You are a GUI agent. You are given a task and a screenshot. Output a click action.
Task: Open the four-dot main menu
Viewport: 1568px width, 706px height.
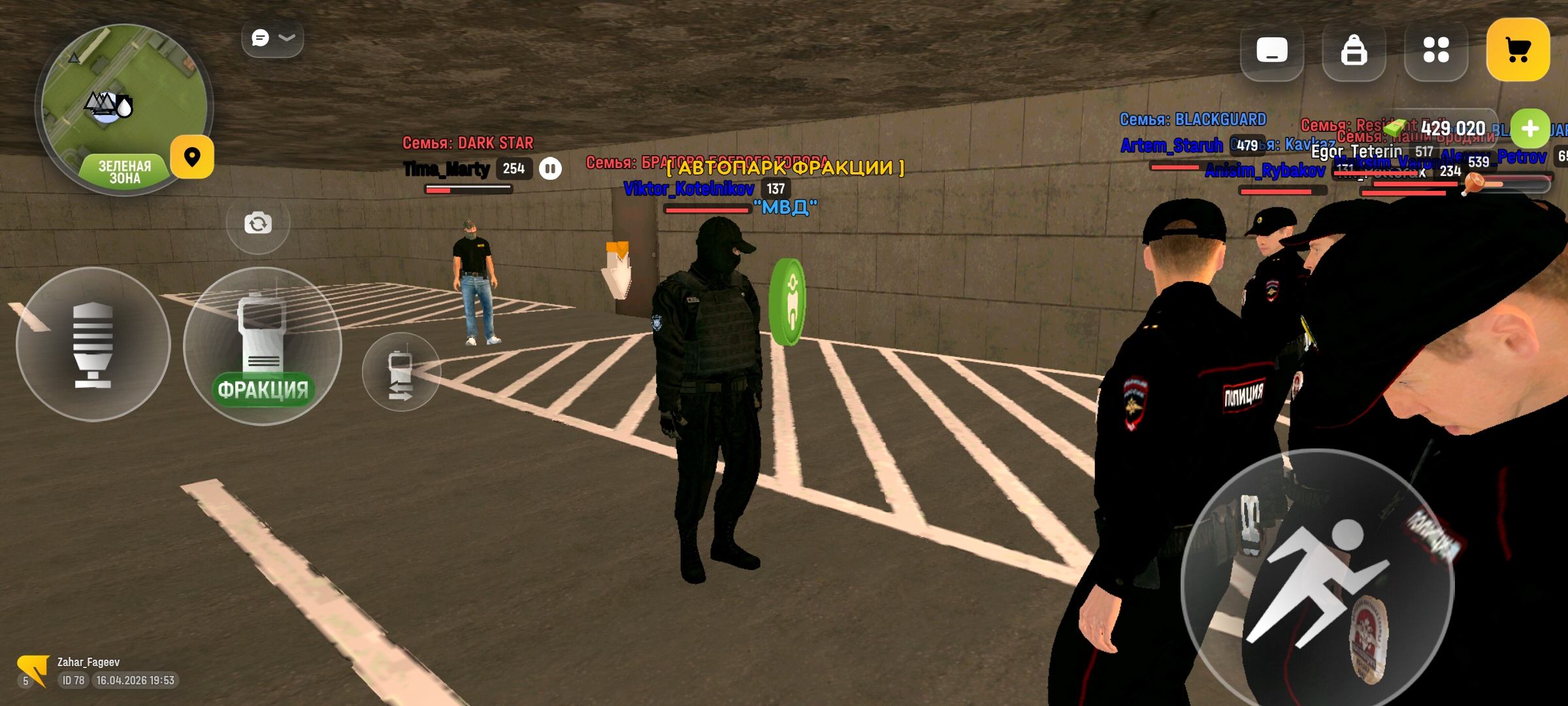tap(1435, 50)
